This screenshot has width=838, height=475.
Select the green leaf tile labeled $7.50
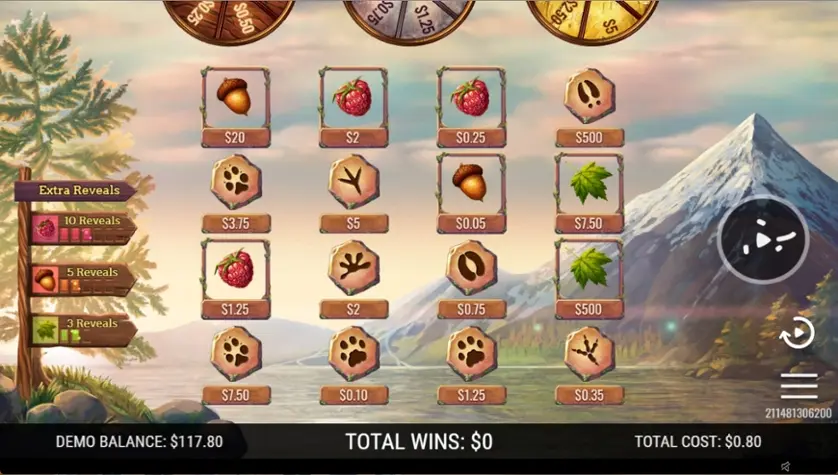589,183
